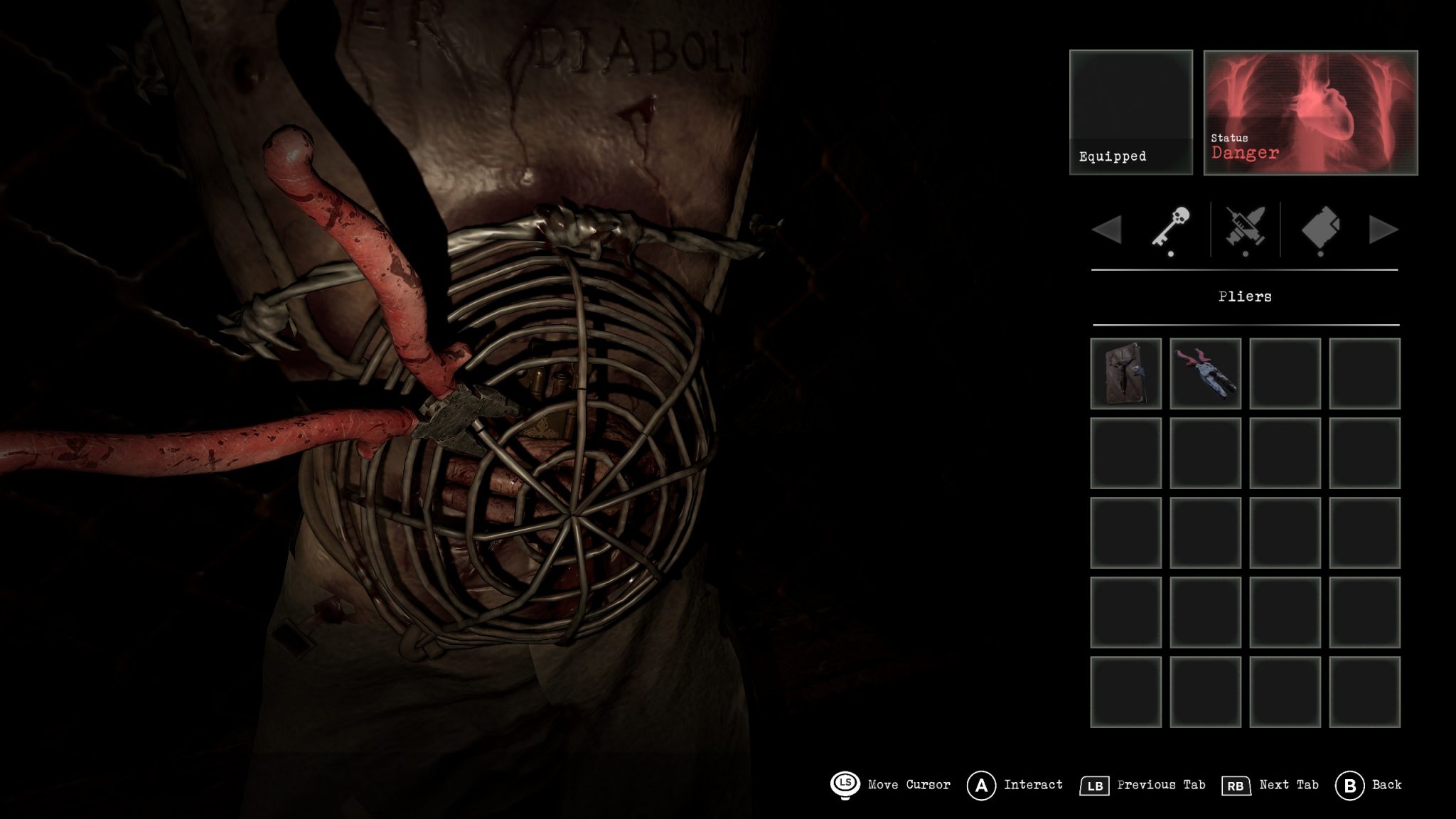1456x819 pixels.
Task: Switch to the skull key items tab
Action: tap(1169, 229)
